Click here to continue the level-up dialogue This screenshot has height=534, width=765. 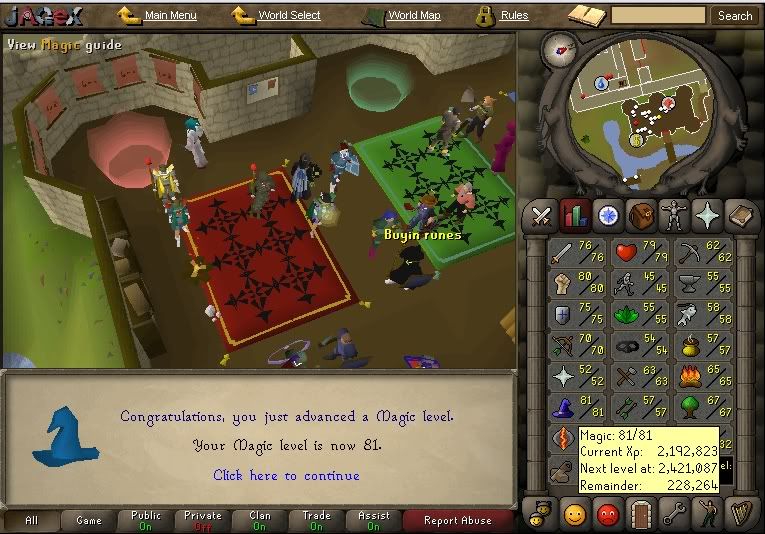[286, 475]
